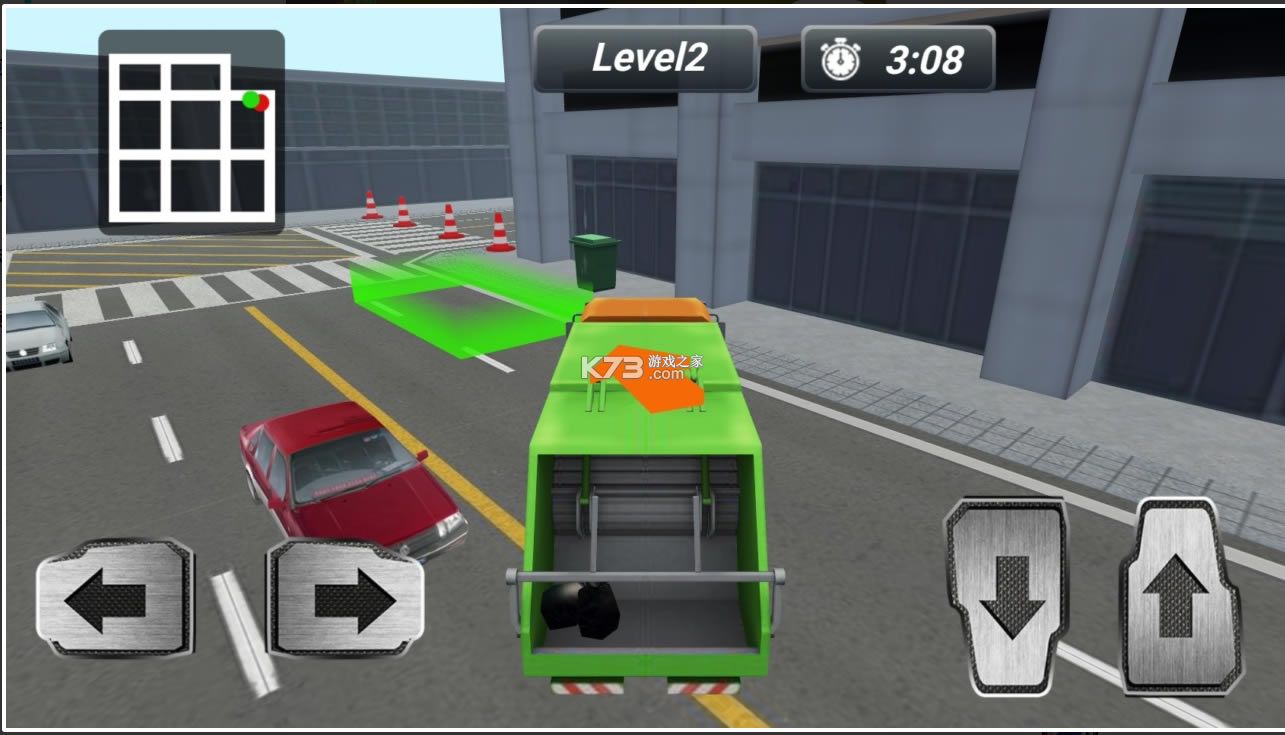Click the grid minimap

pyautogui.click(x=191, y=133)
